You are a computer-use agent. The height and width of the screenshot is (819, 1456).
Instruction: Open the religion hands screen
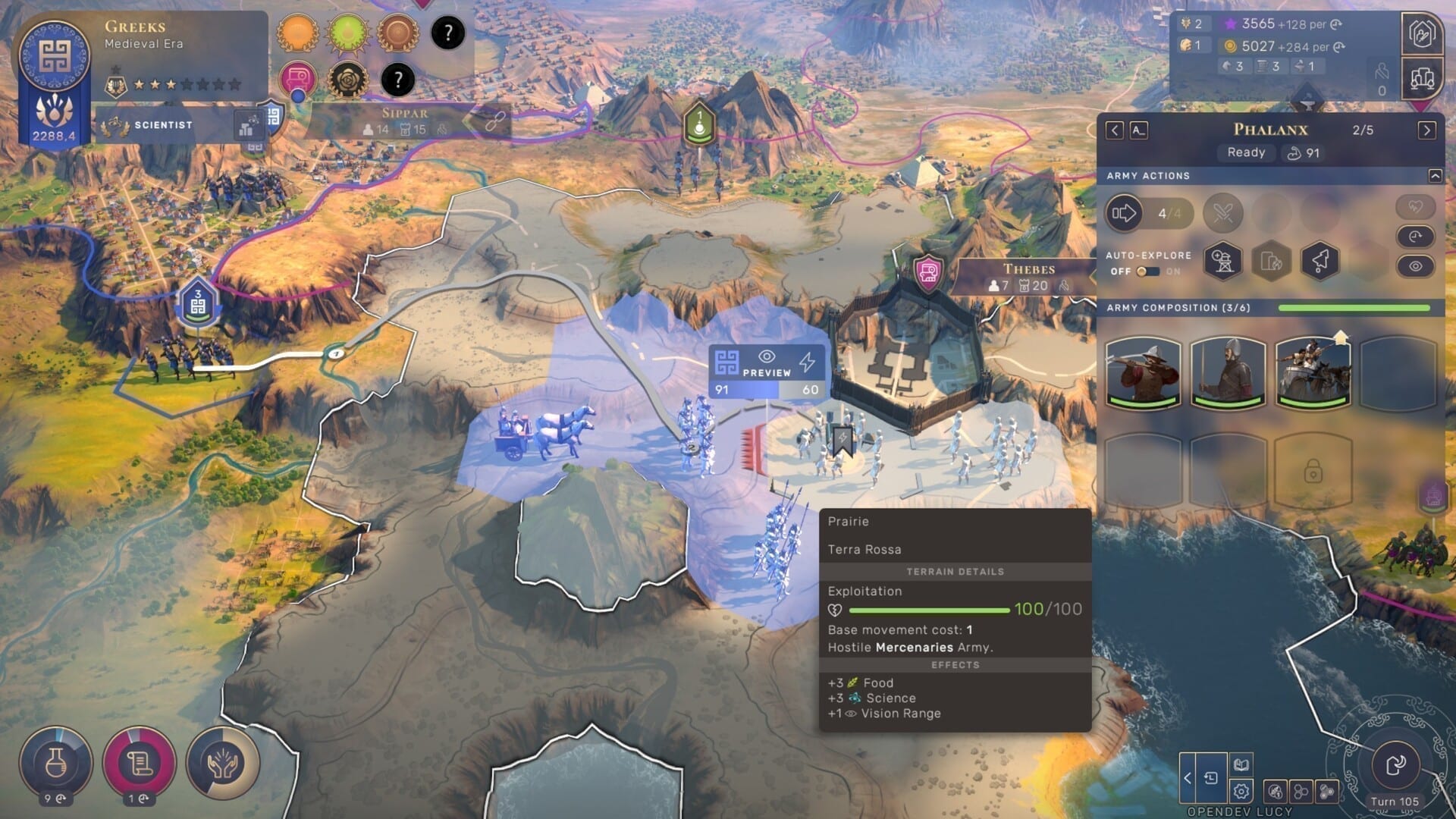click(x=222, y=763)
